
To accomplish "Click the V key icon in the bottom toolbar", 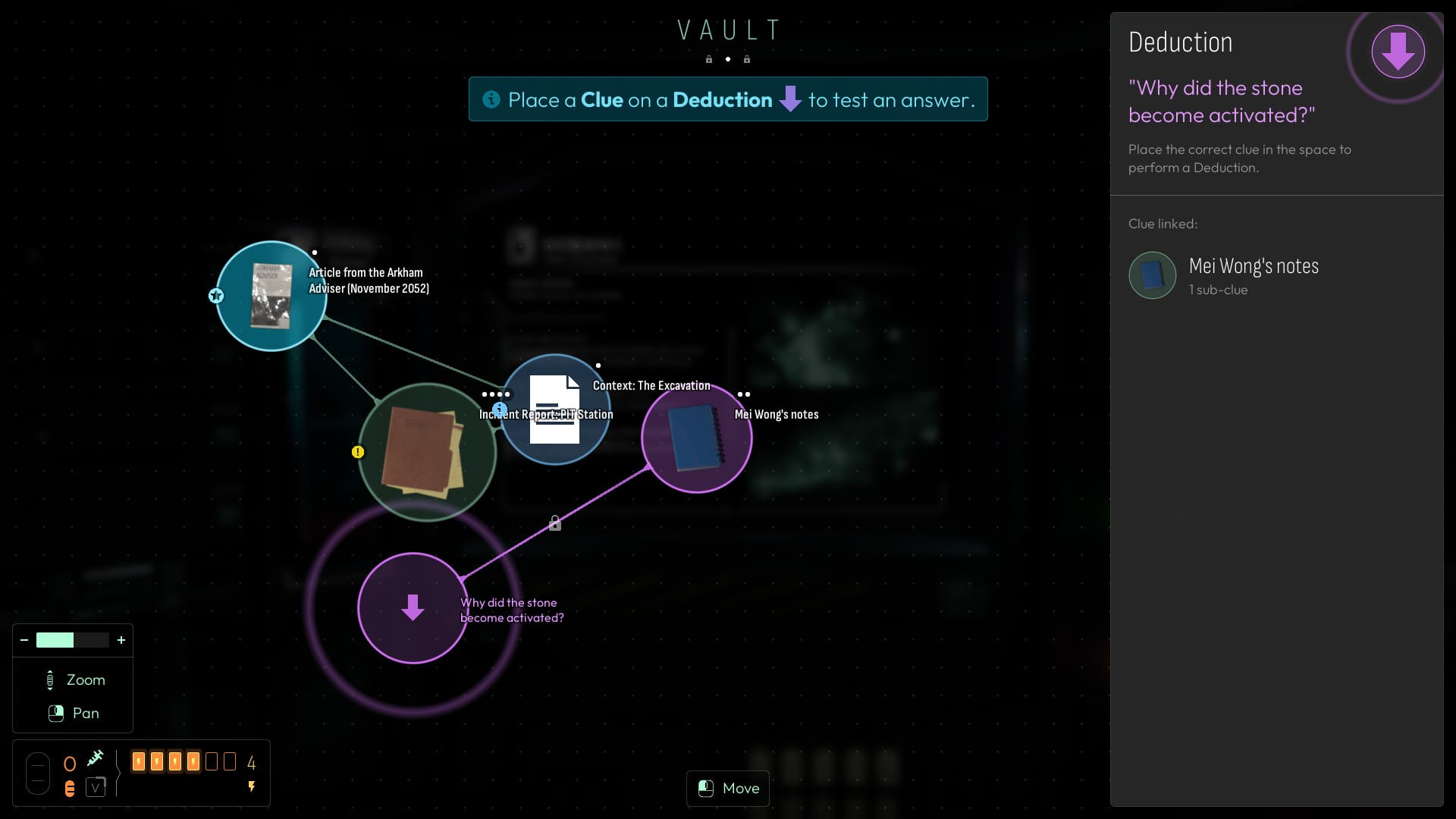I will coord(96,788).
